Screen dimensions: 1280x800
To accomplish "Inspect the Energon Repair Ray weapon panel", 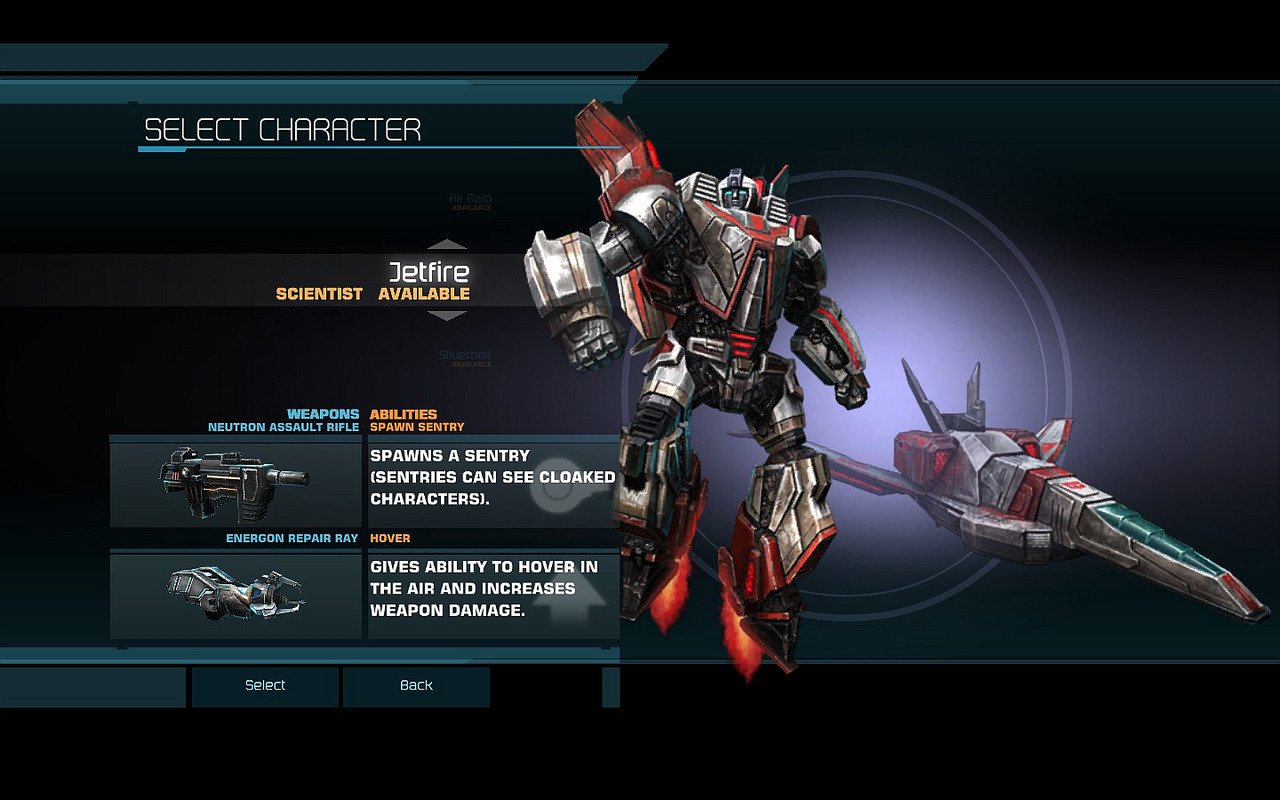I will [236, 596].
